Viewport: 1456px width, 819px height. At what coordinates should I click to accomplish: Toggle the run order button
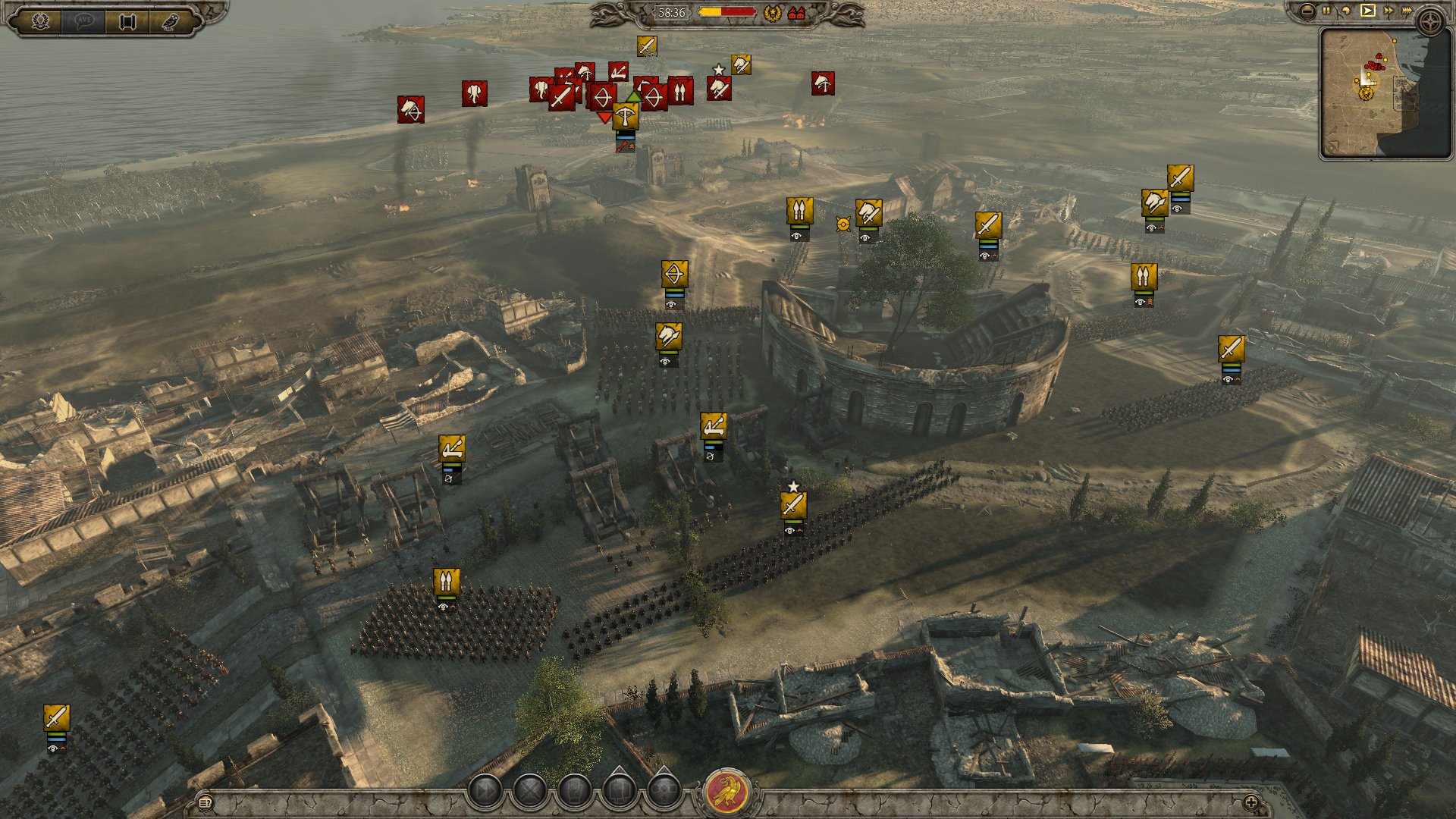485,792
